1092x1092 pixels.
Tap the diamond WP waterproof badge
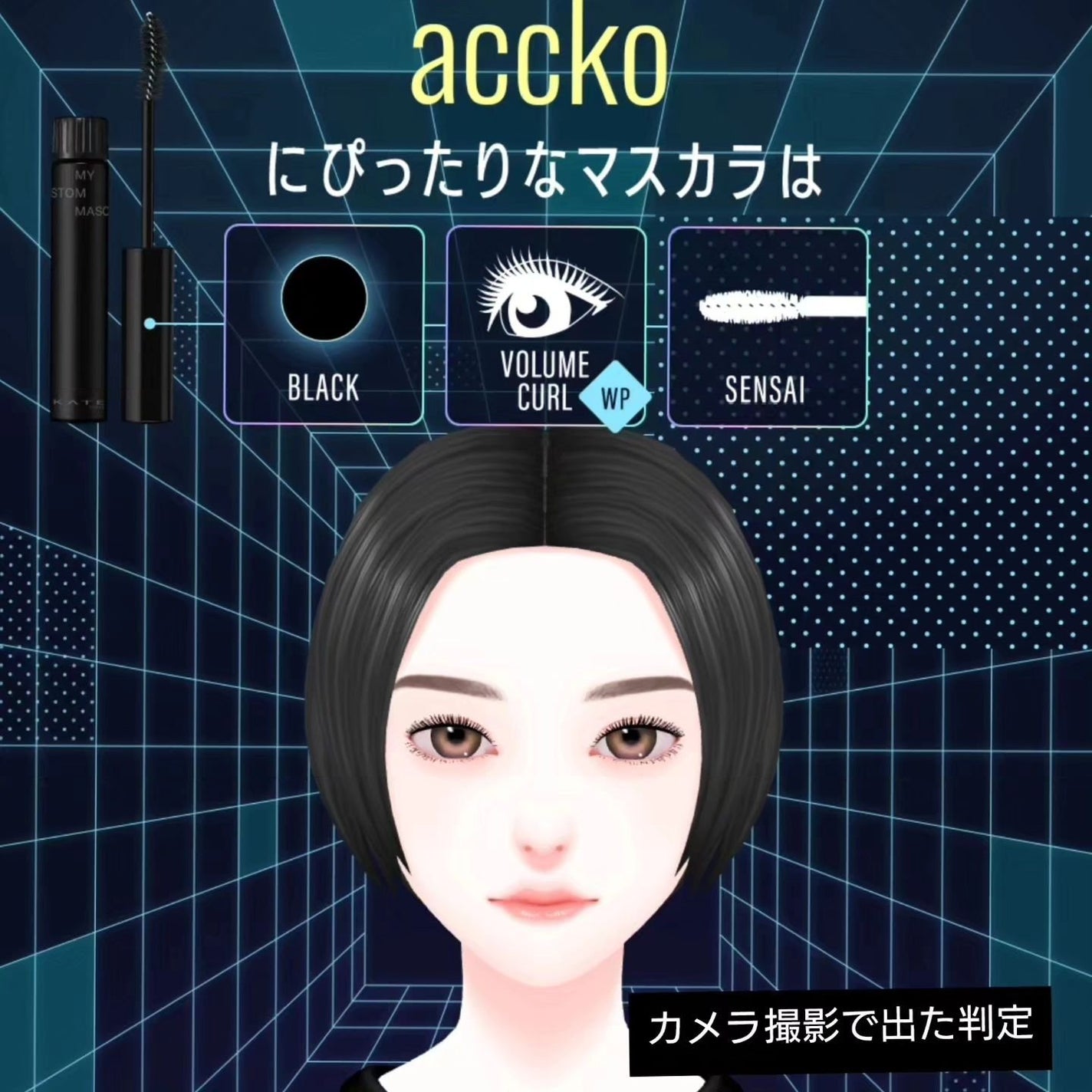pos(615,398)
